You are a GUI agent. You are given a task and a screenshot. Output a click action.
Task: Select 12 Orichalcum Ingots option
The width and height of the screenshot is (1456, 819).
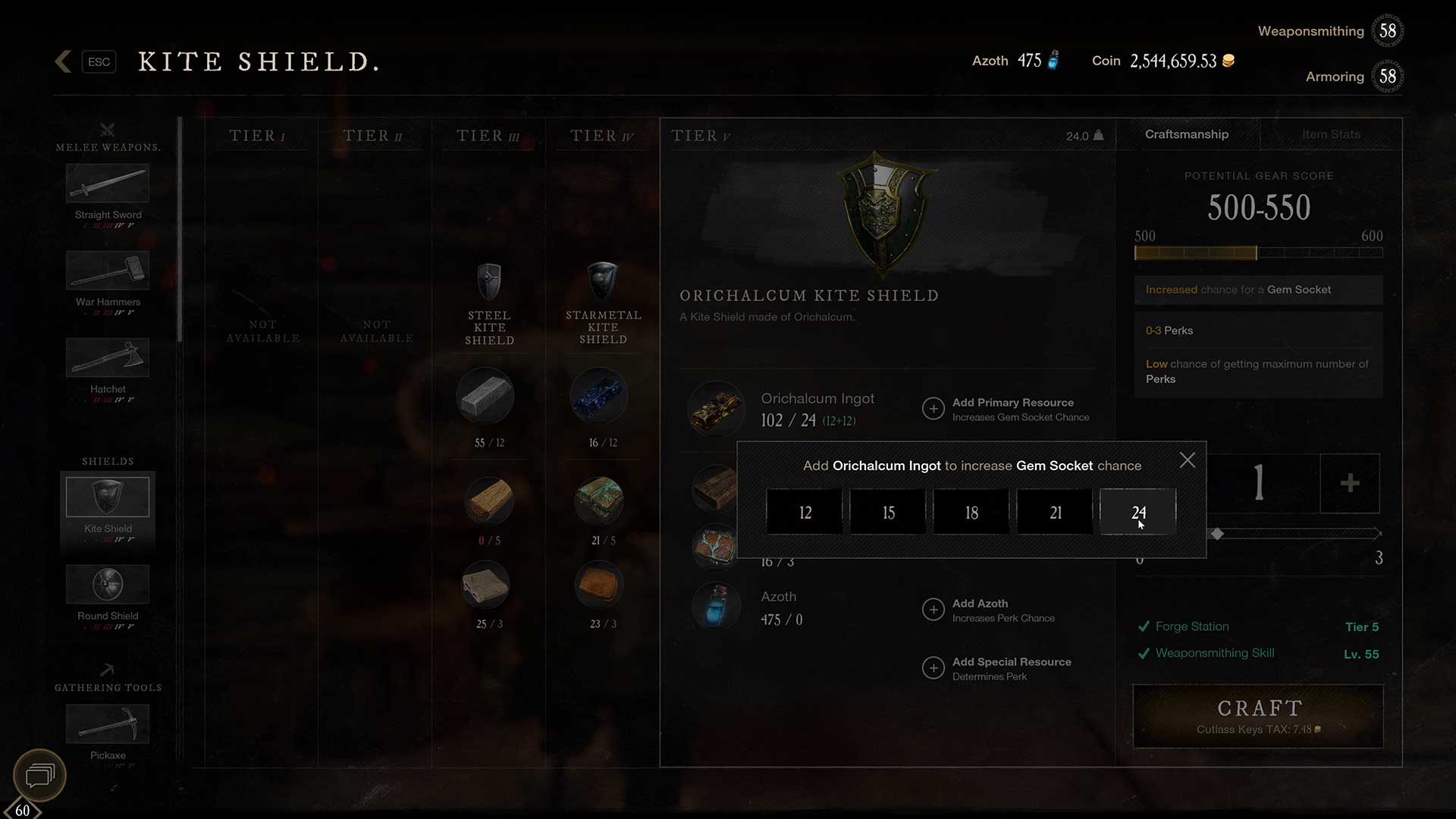click(805, 513)
